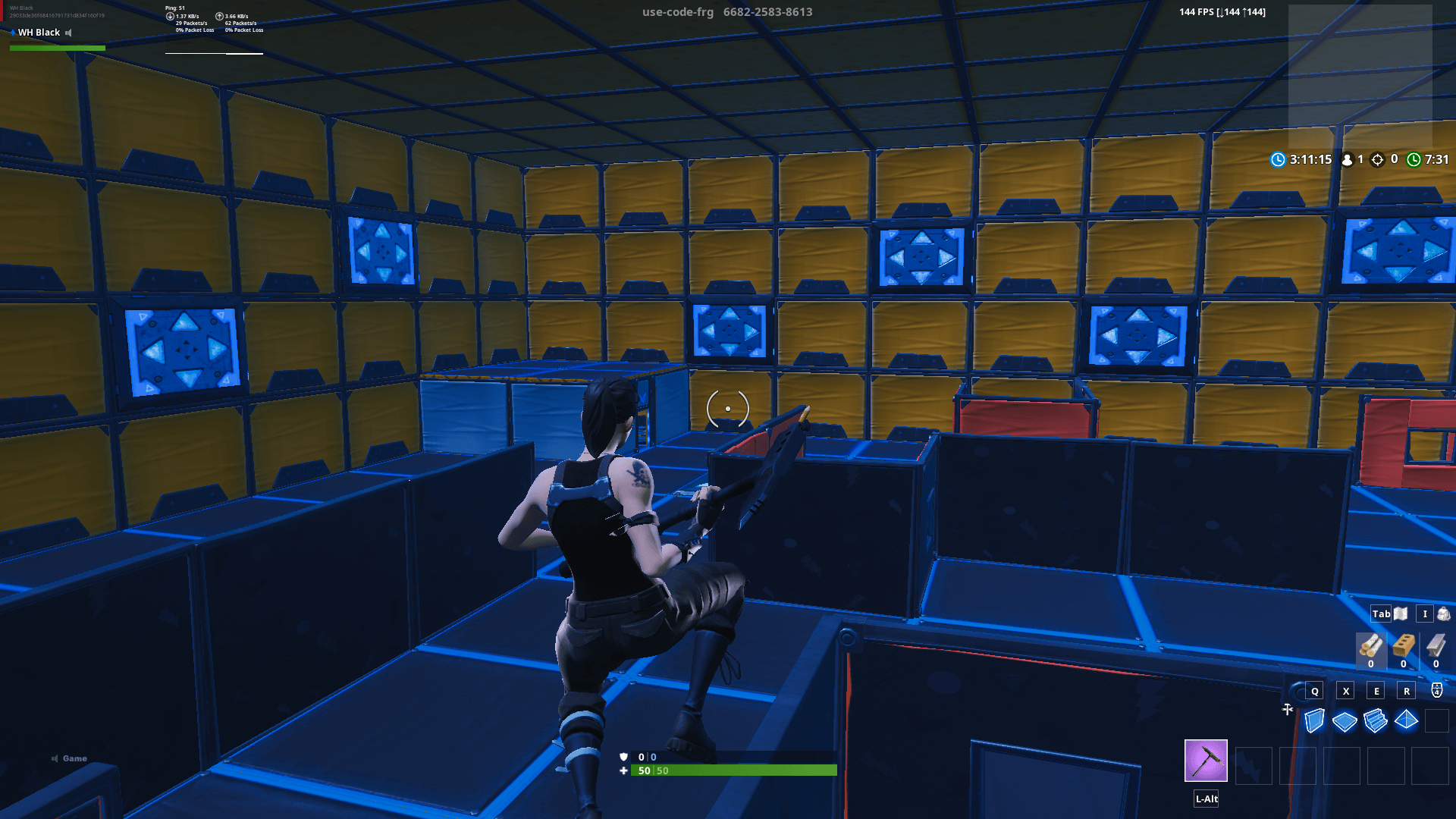
Task: Select the floor build piece icon
Action: [x=1345, y=721]
